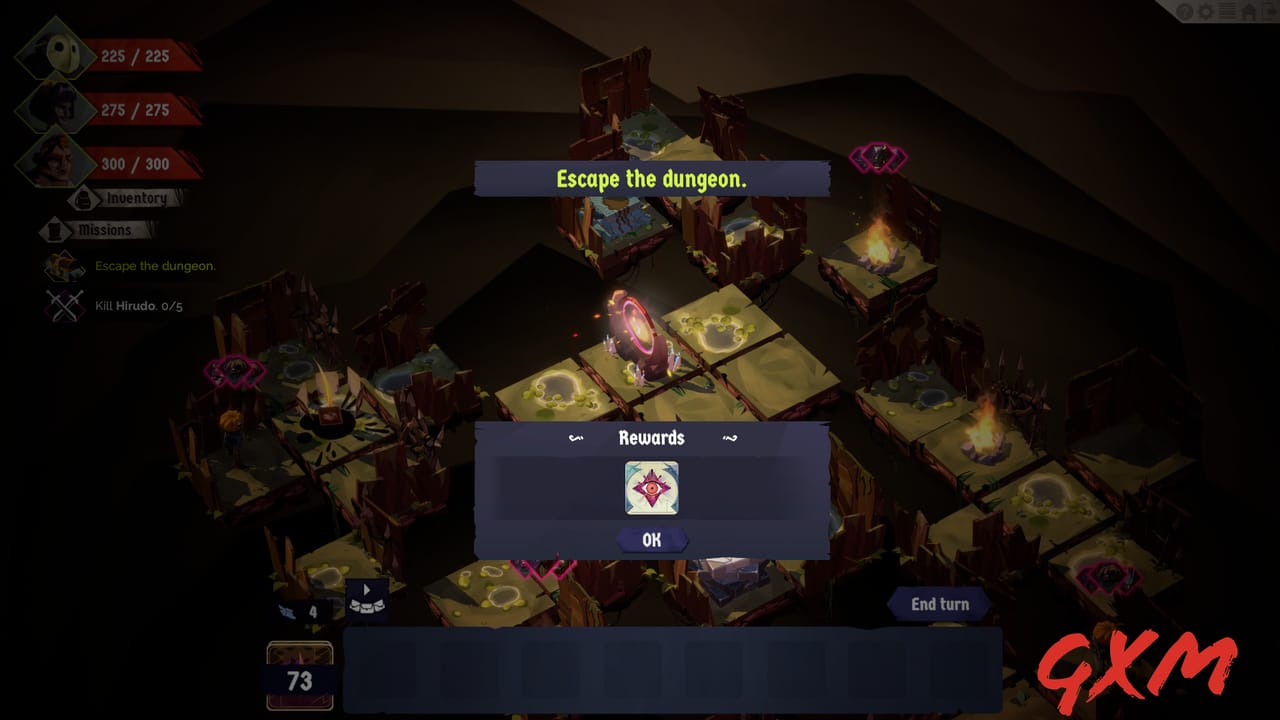Open help via the question mark icon

[x=1185, y=11]
